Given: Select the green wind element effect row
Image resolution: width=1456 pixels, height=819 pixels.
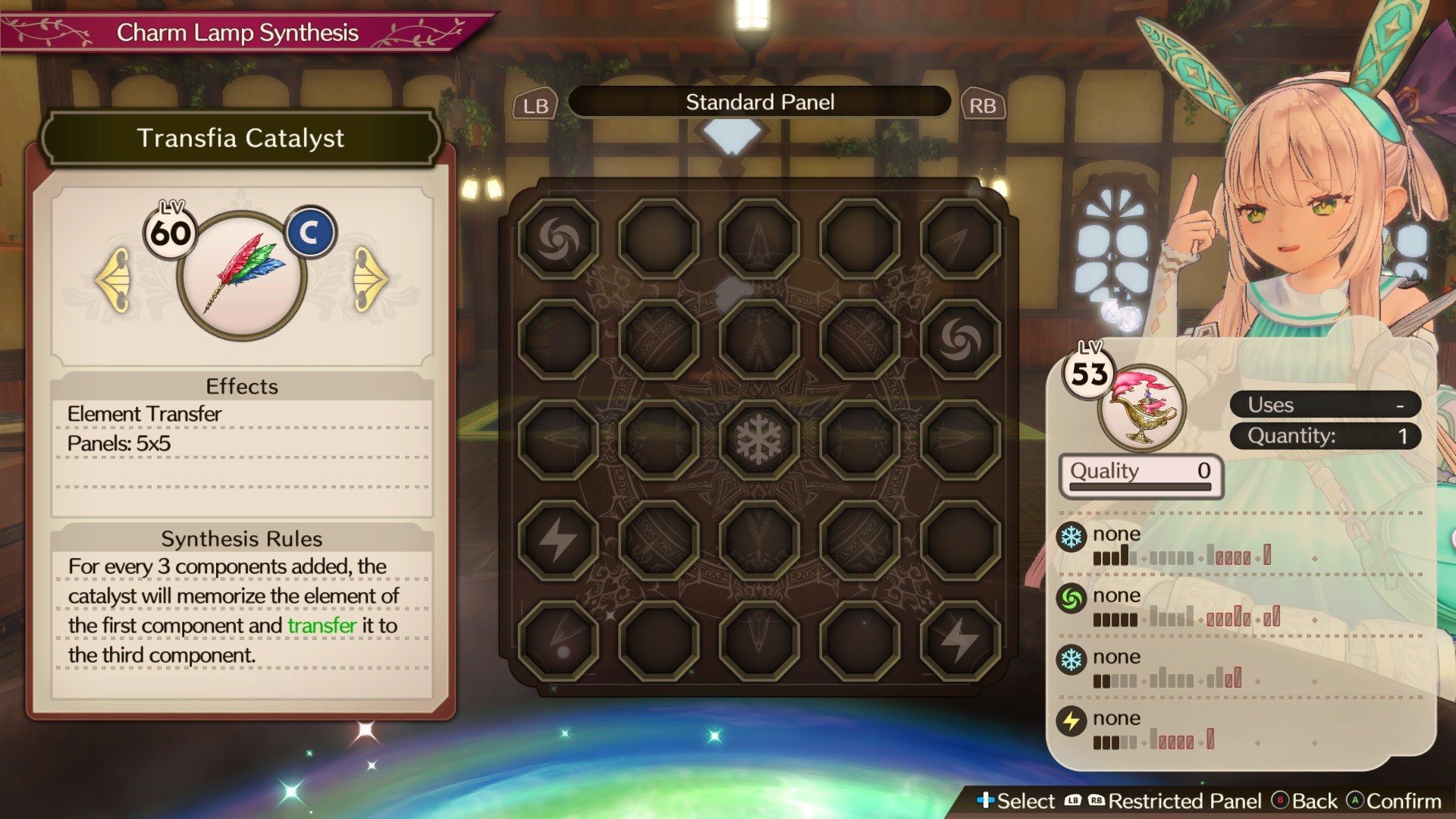Looking at the screenshot, I should pyautogui.click(x=1183, y=607).
